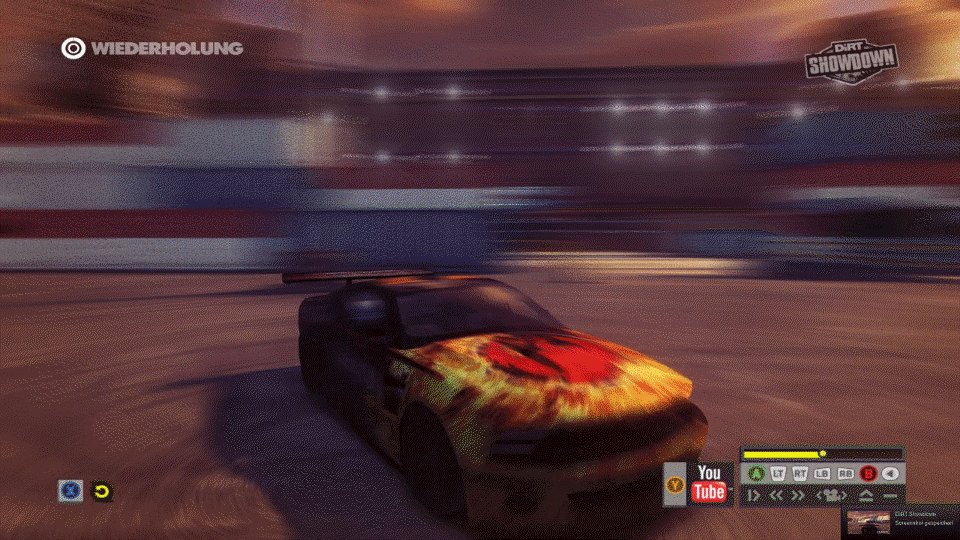Click the yellow circular restart arrow icon

coord(101,491)
